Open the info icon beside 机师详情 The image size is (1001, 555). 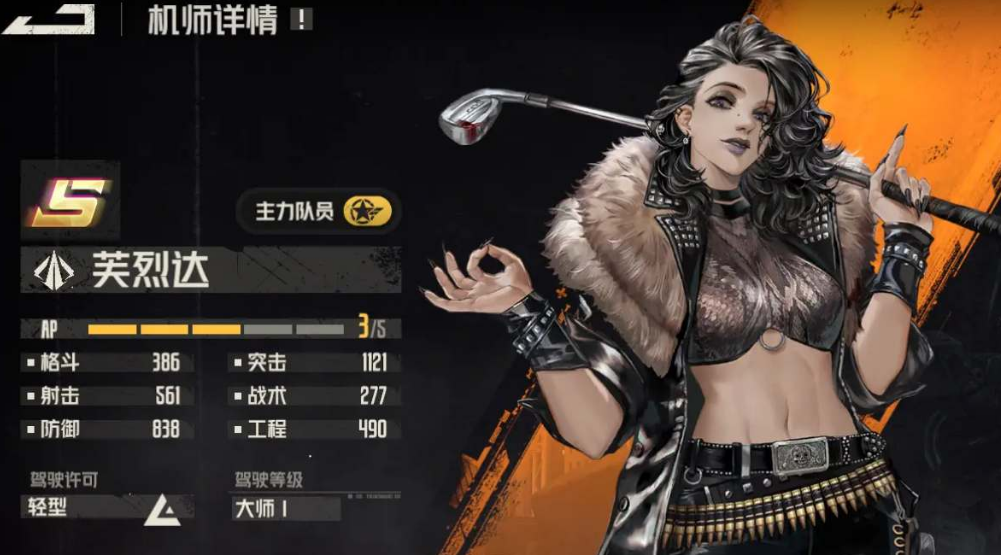301,20
